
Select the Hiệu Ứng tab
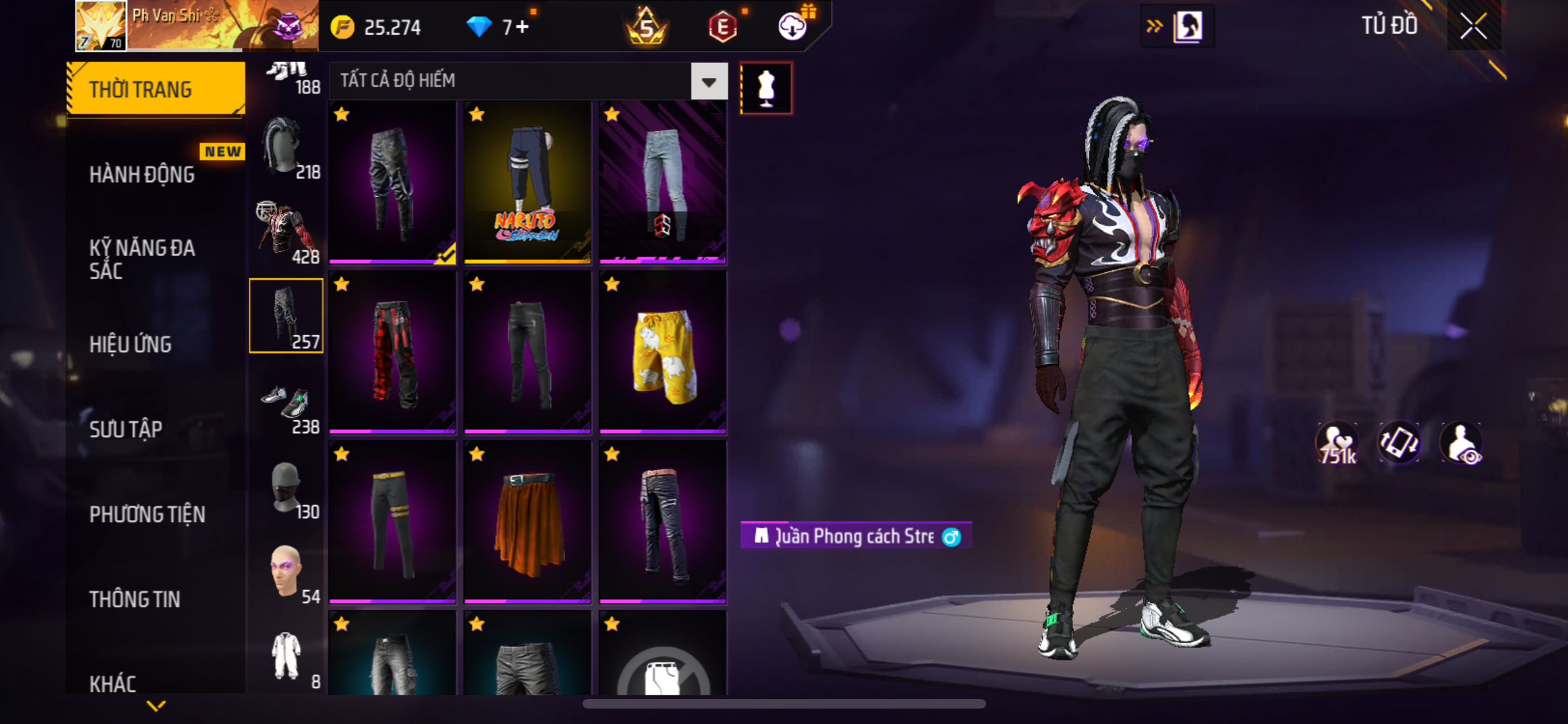130,344
